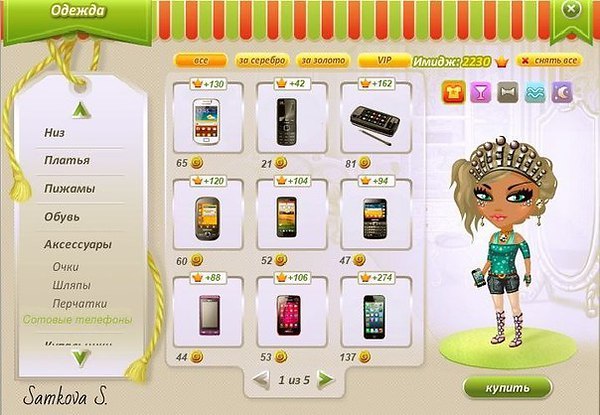Viewport: 600px width, 415px height.
Task: Buy the outfit with the 'купить' button
Action: pyautogui.click(x=507, y=387)
